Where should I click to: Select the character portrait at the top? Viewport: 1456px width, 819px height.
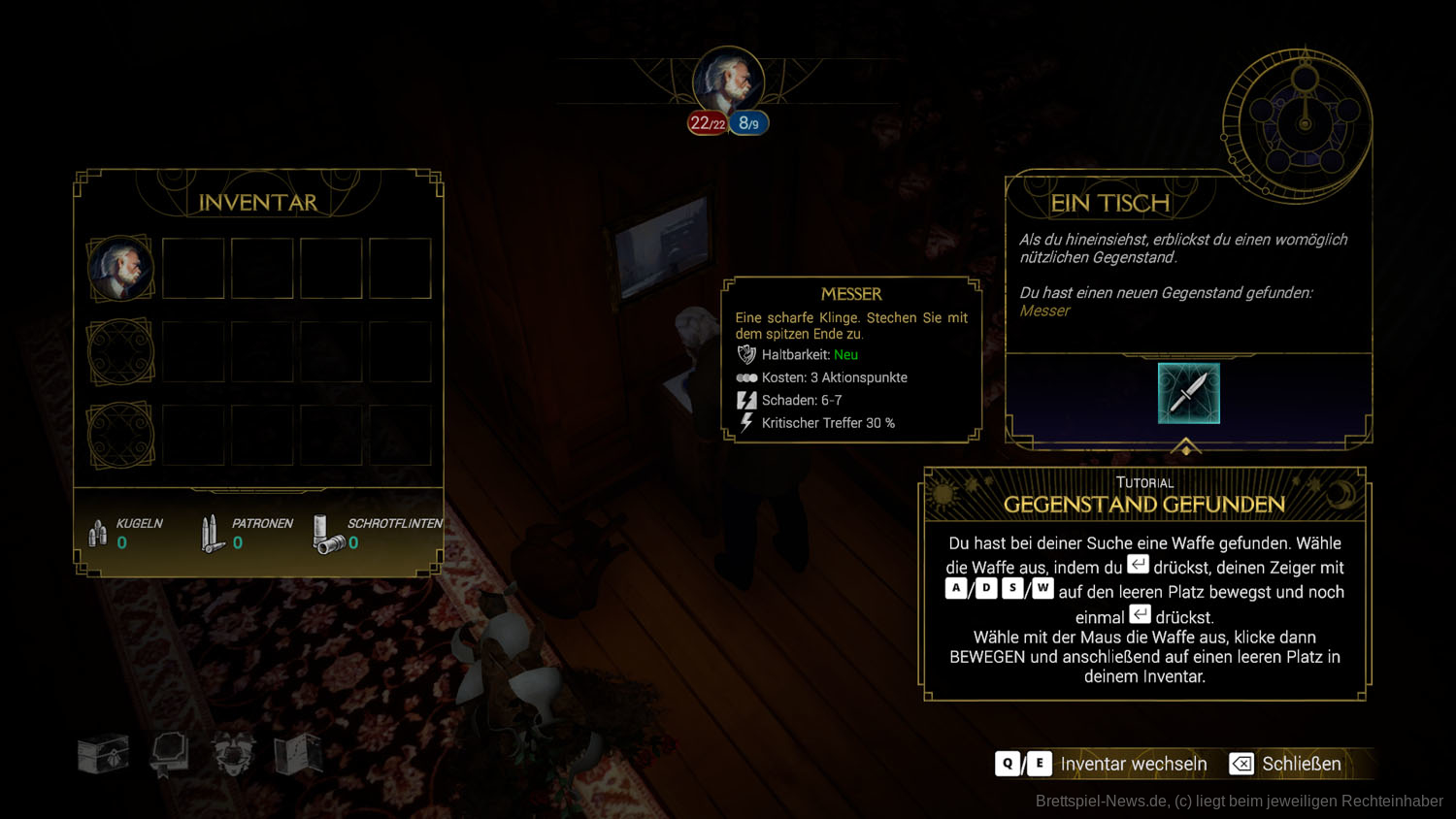tap(728, 82)
